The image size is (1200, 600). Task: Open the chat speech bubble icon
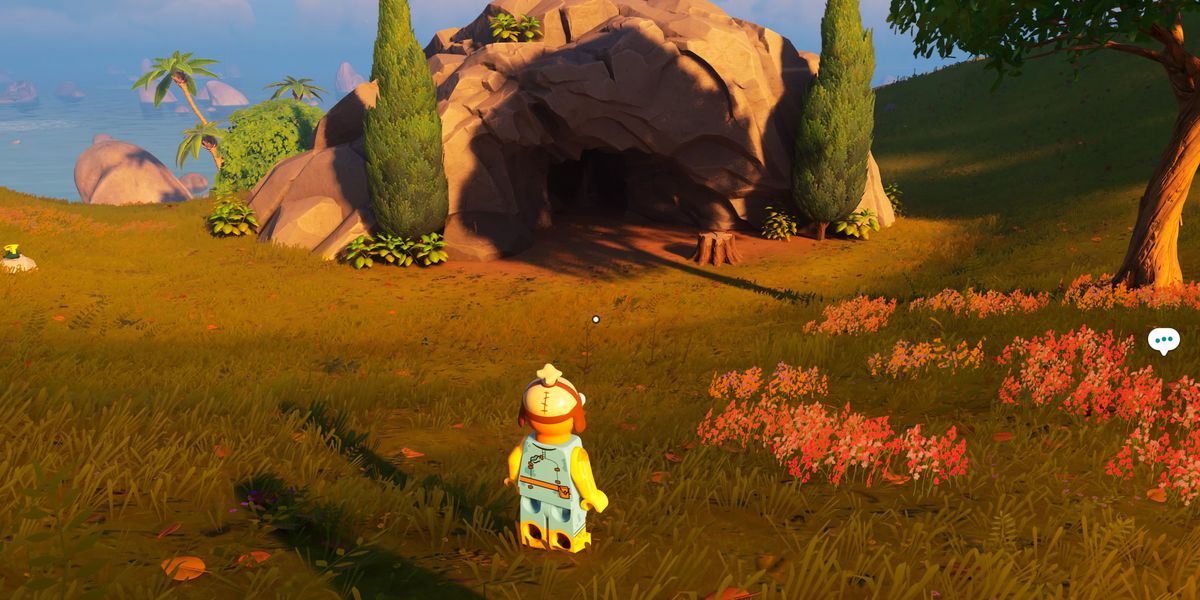(1163, 340)
